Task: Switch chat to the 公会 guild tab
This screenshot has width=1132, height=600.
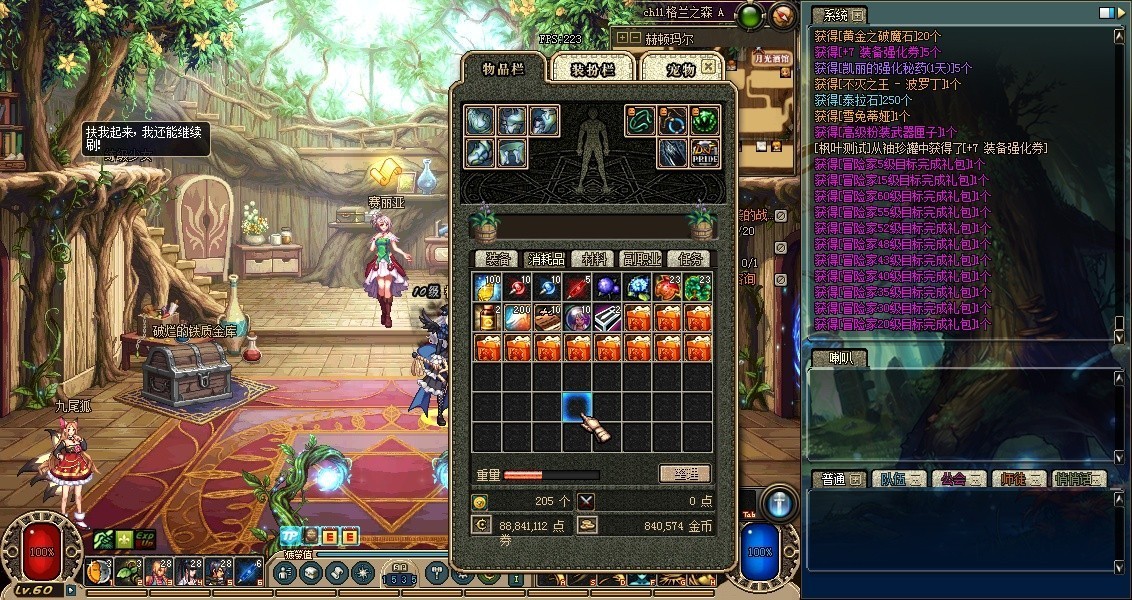Action: click(958, 479)
